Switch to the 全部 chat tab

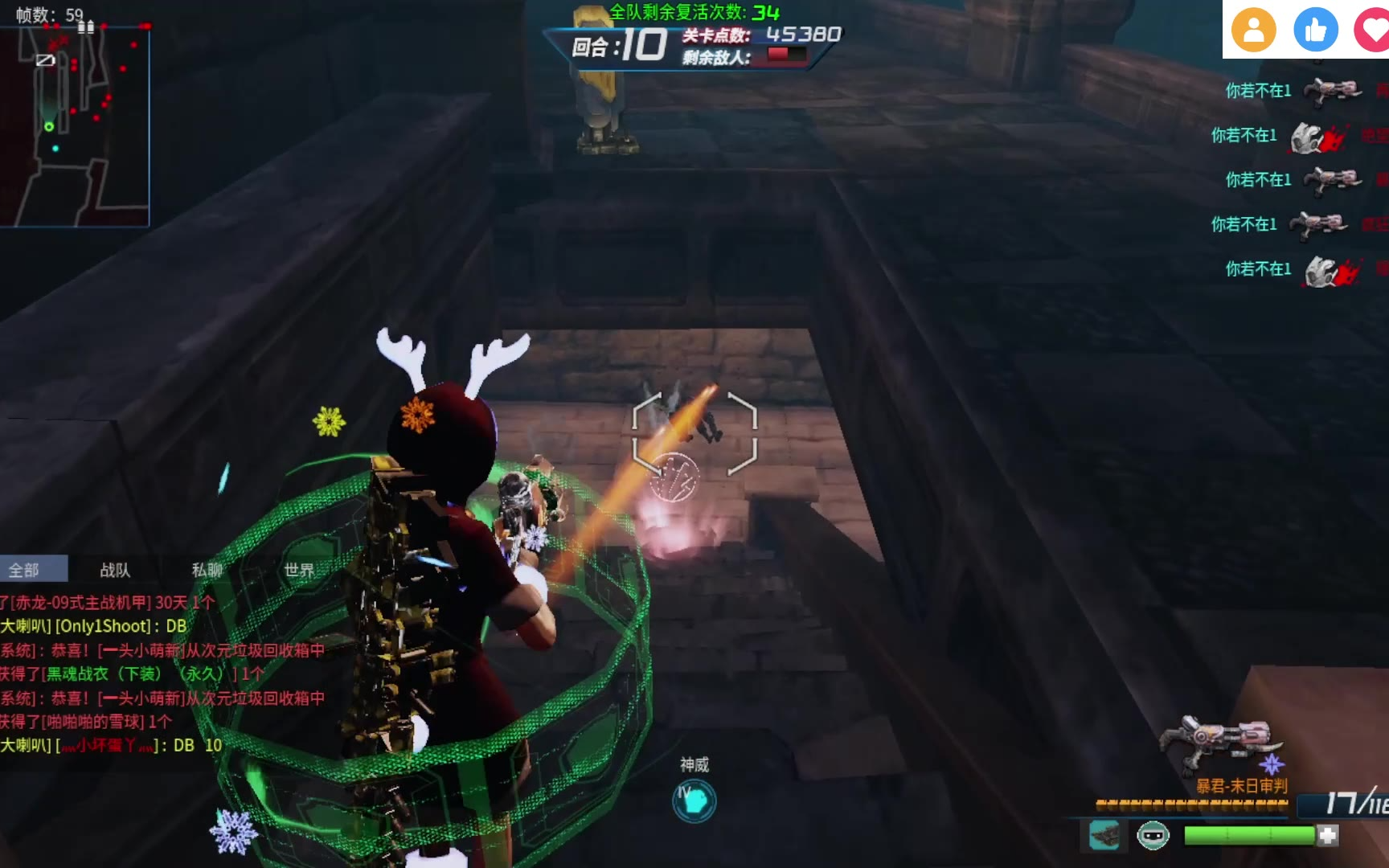pos(24,570)
